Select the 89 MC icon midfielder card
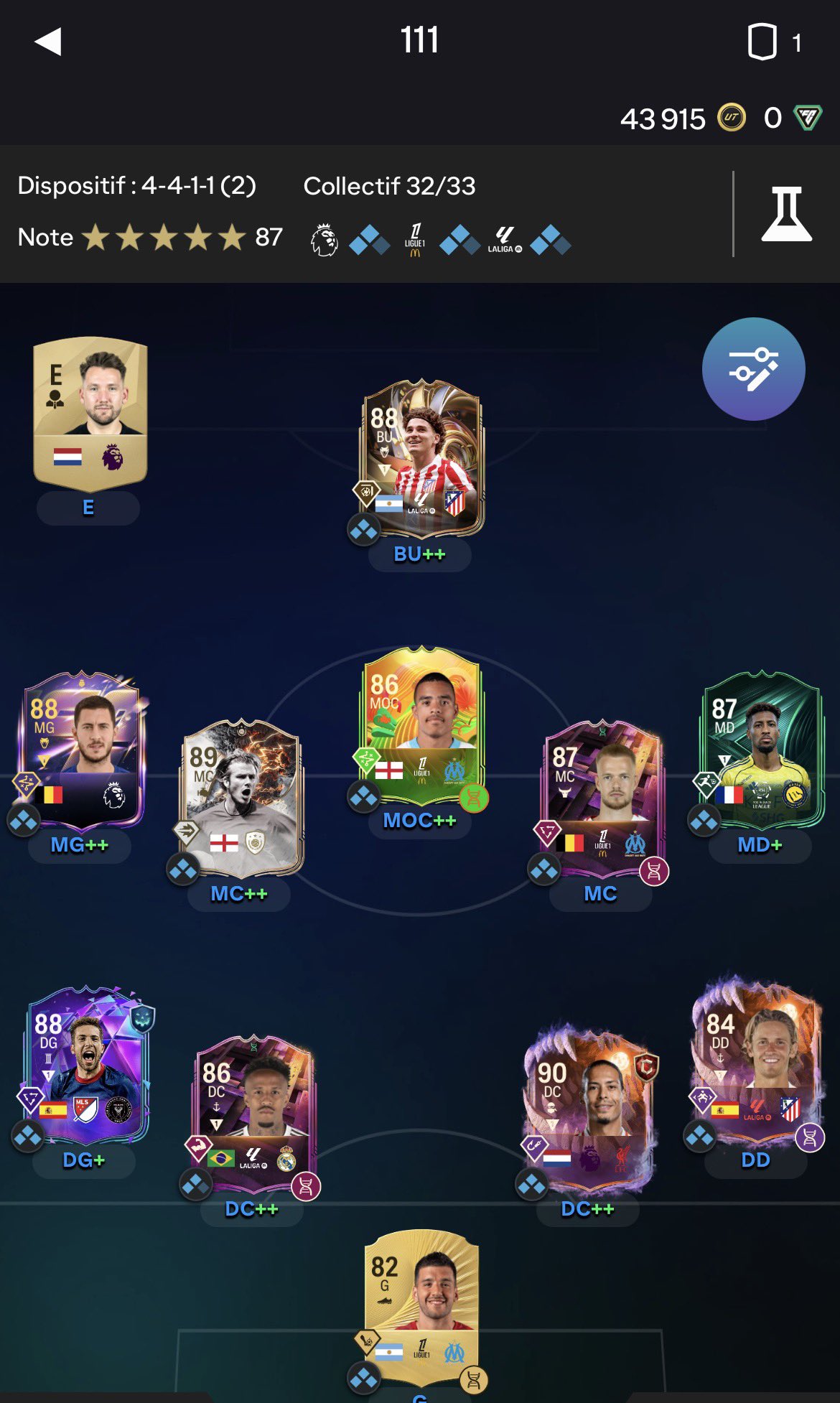Viewport: 840px width, 1403px height. click(x=241, y=798)
